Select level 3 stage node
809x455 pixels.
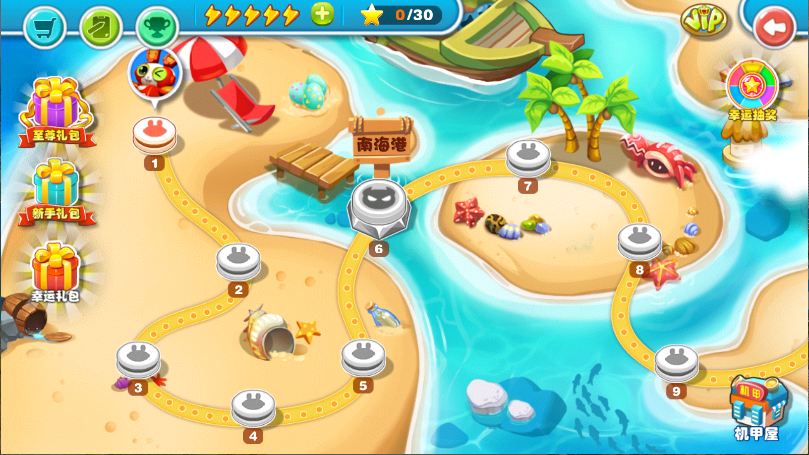[x=138, y=359]
